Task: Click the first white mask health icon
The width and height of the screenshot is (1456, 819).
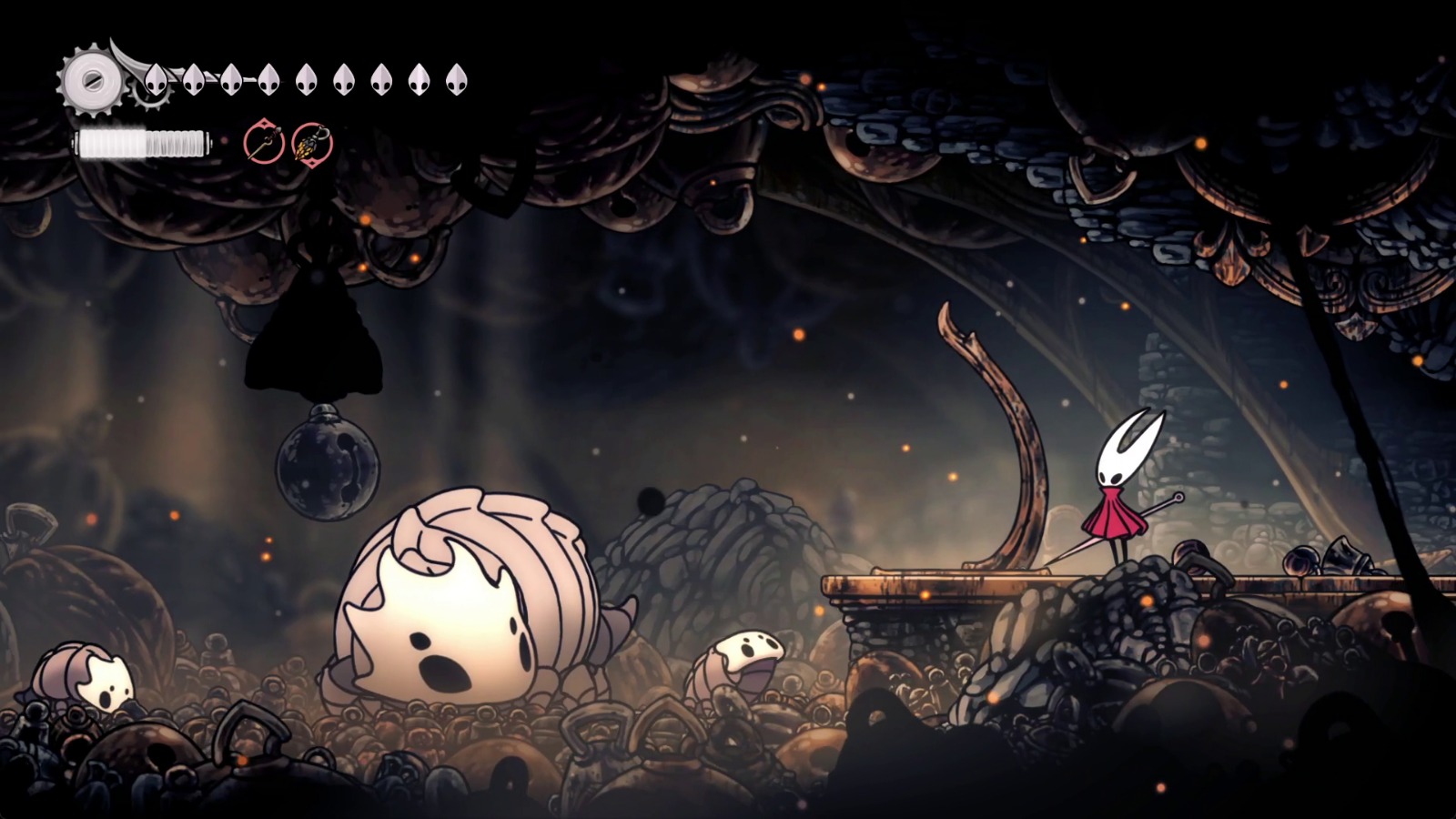Action: [157, 80]
